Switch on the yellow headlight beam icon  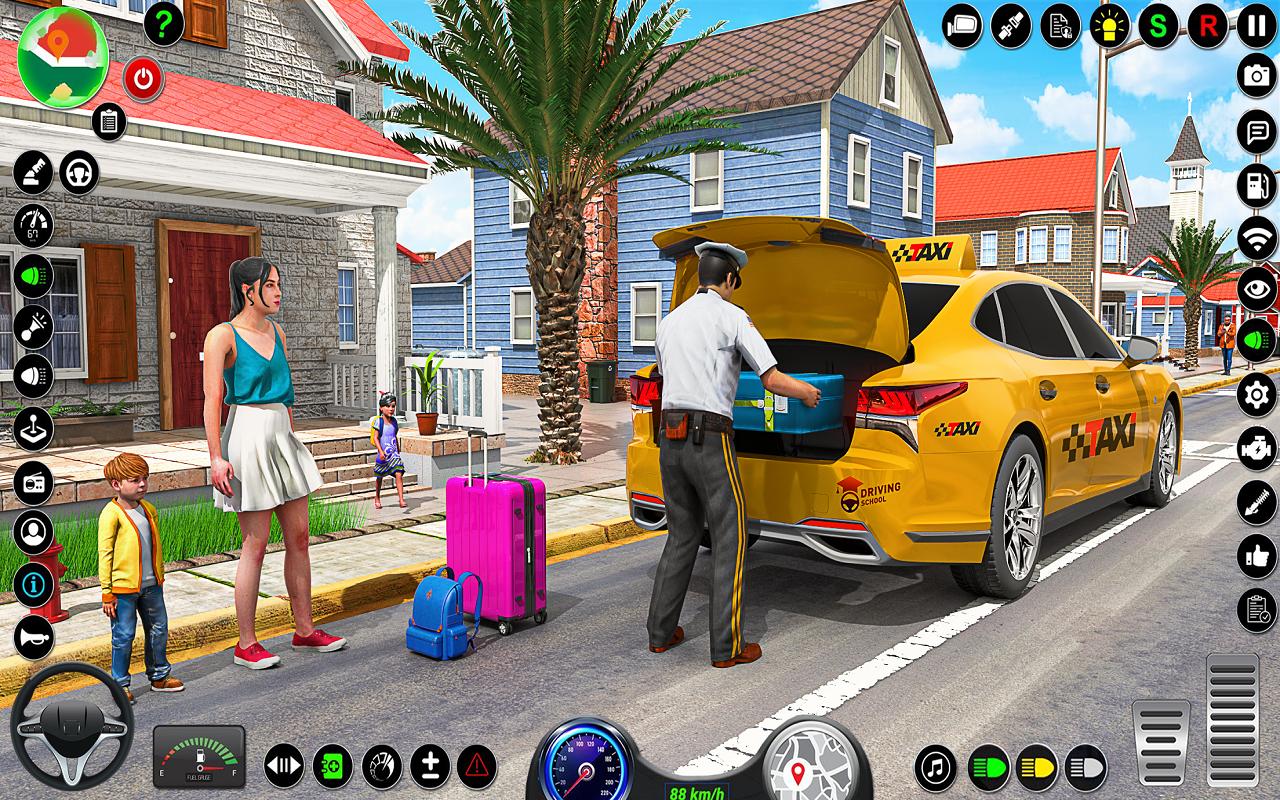(x=1036, y=768)
